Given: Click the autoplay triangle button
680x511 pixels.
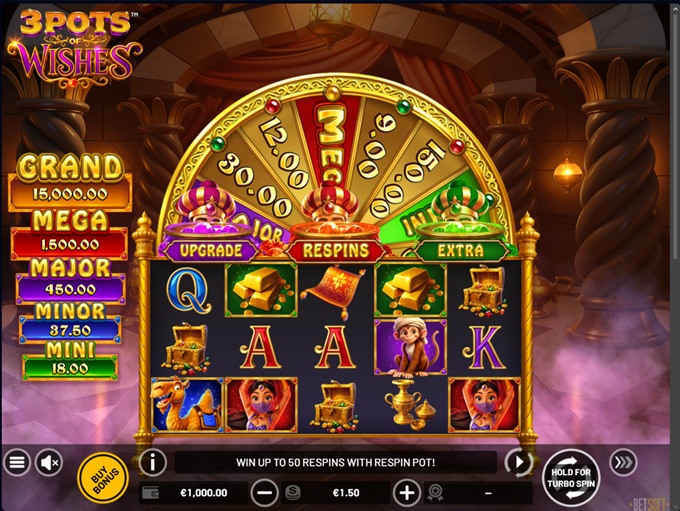Looking at the screenshot, I should pyautogui.click(x=517, y=462).
